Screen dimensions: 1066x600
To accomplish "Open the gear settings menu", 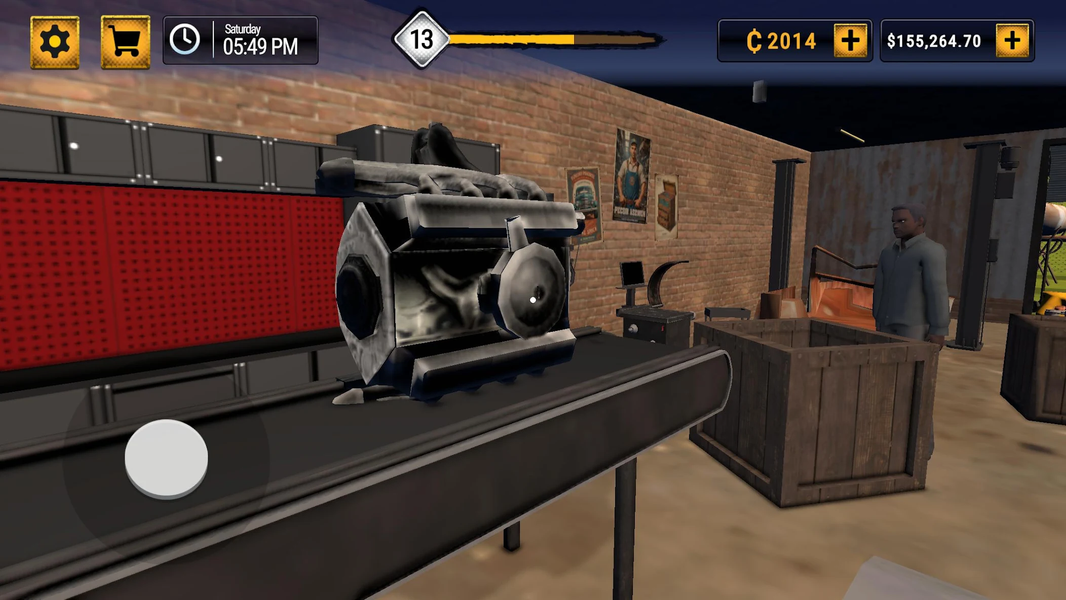I will 55,42.
